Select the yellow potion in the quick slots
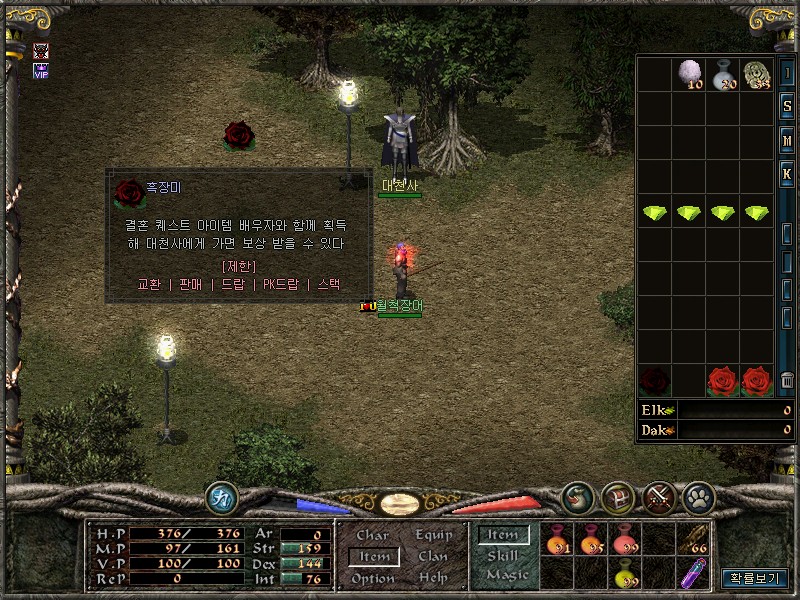Screen dimensions: 800x600 point(626,572)
